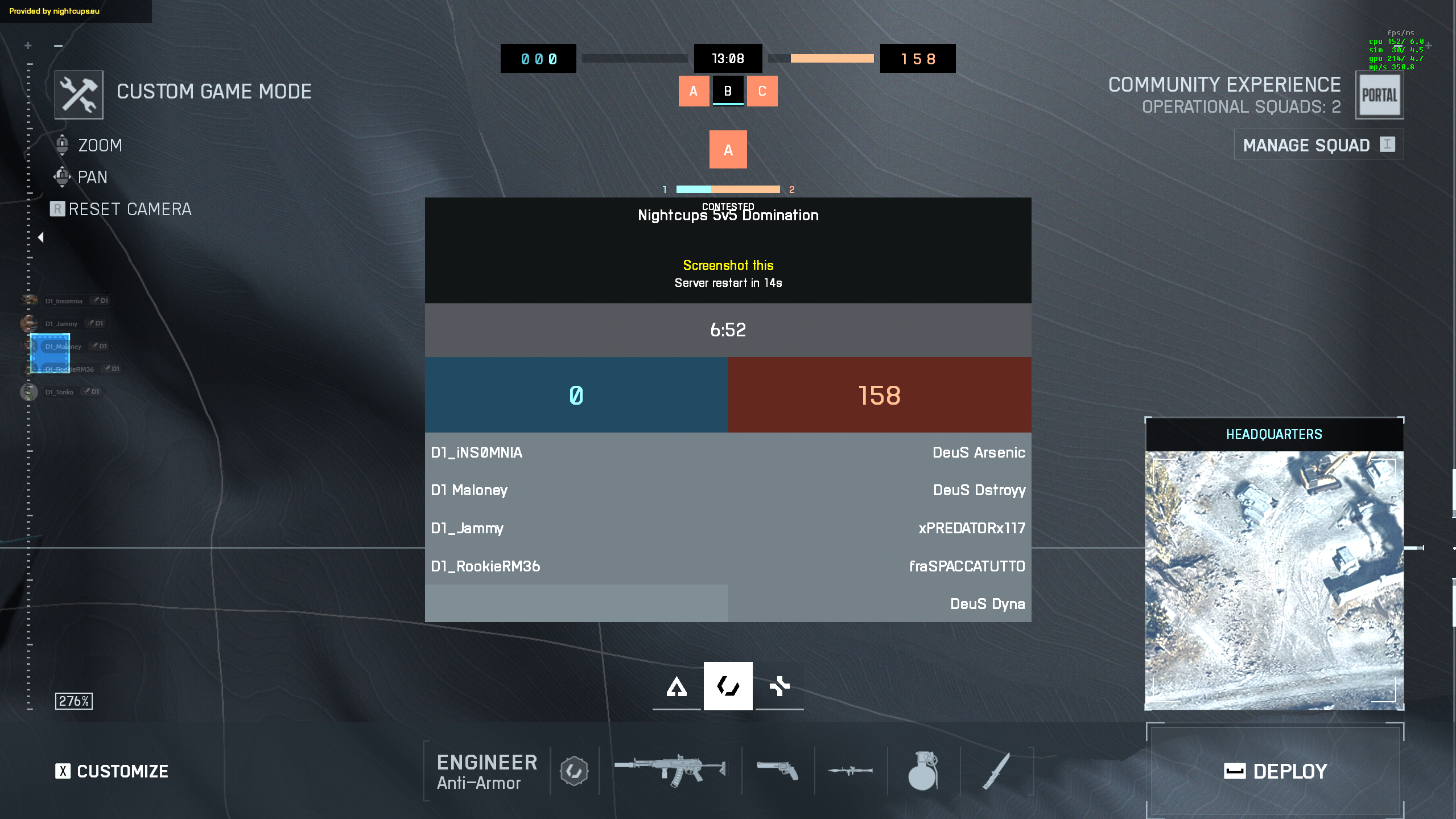Pick the combat knife melee slot
1456x819 pixels.
click(x=996, y=770)
